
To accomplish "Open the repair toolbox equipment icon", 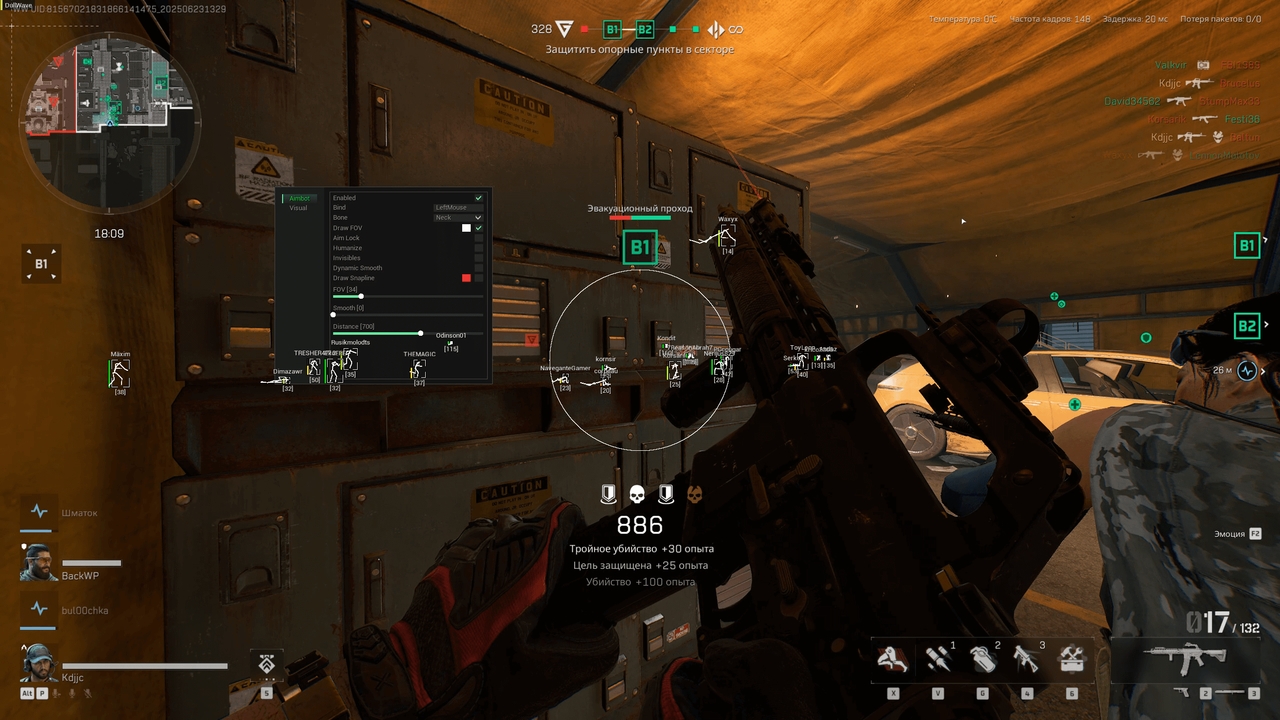I will tap(1072, 660).
